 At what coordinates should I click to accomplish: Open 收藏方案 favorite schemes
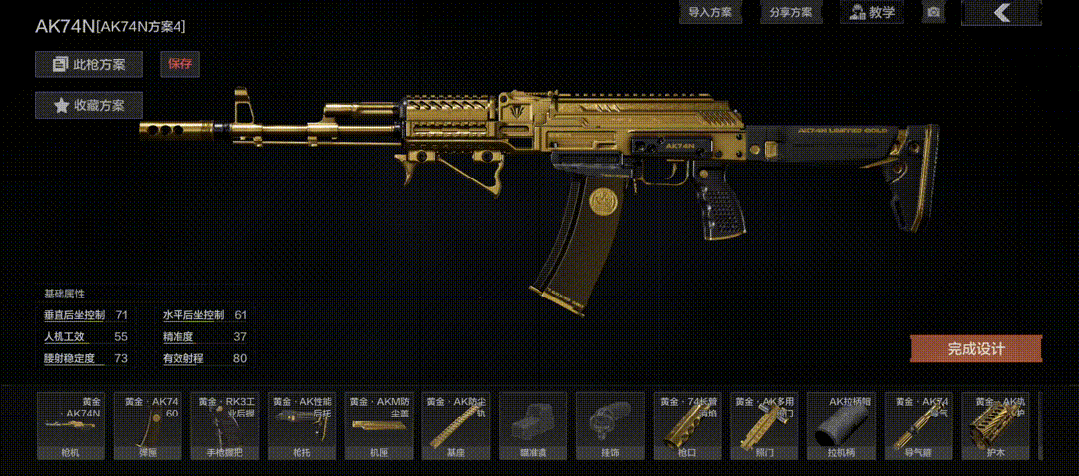tap(89, 105)
